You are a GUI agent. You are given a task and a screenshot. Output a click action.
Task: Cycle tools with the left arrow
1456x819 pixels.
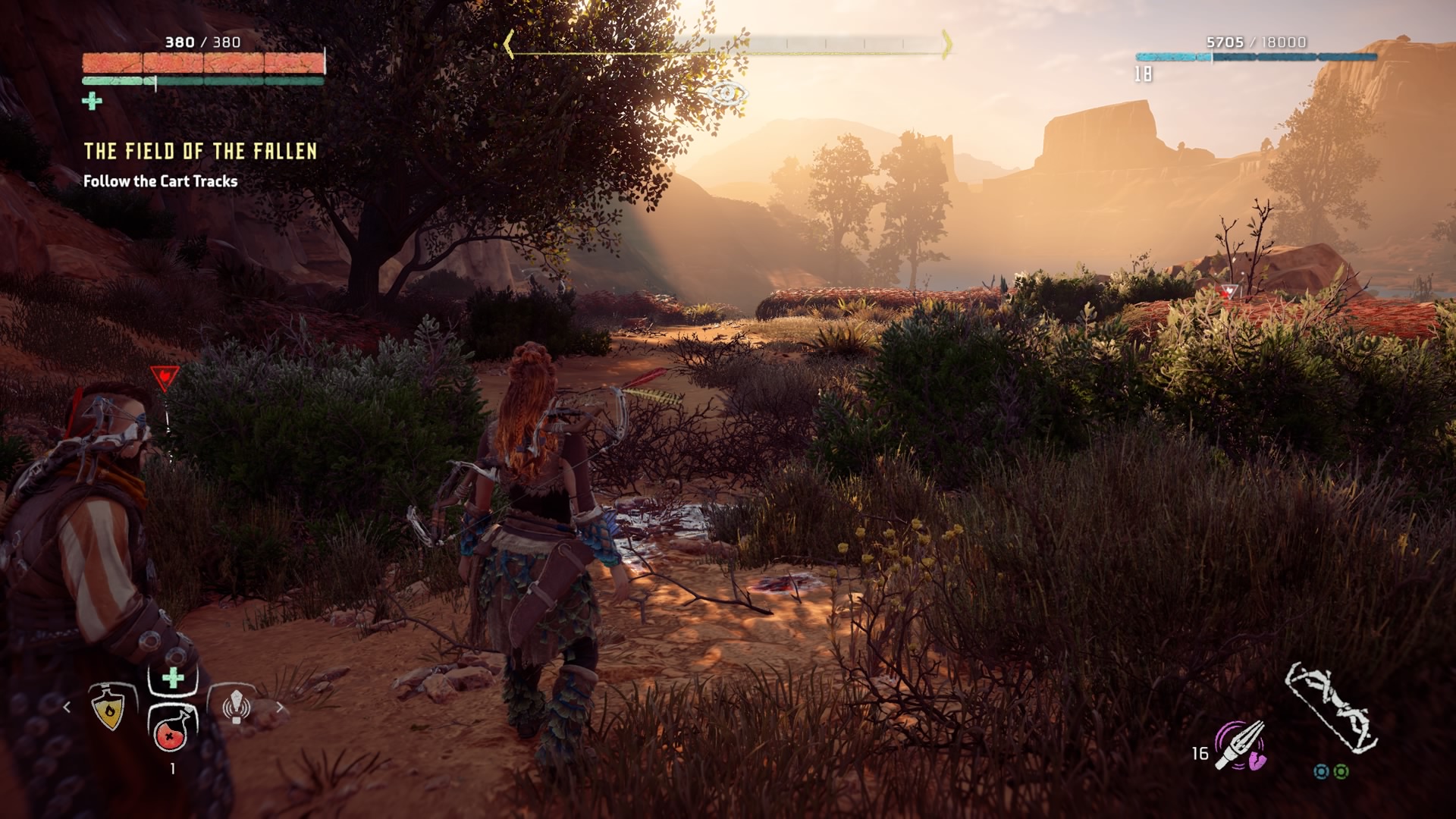[67, 708]
